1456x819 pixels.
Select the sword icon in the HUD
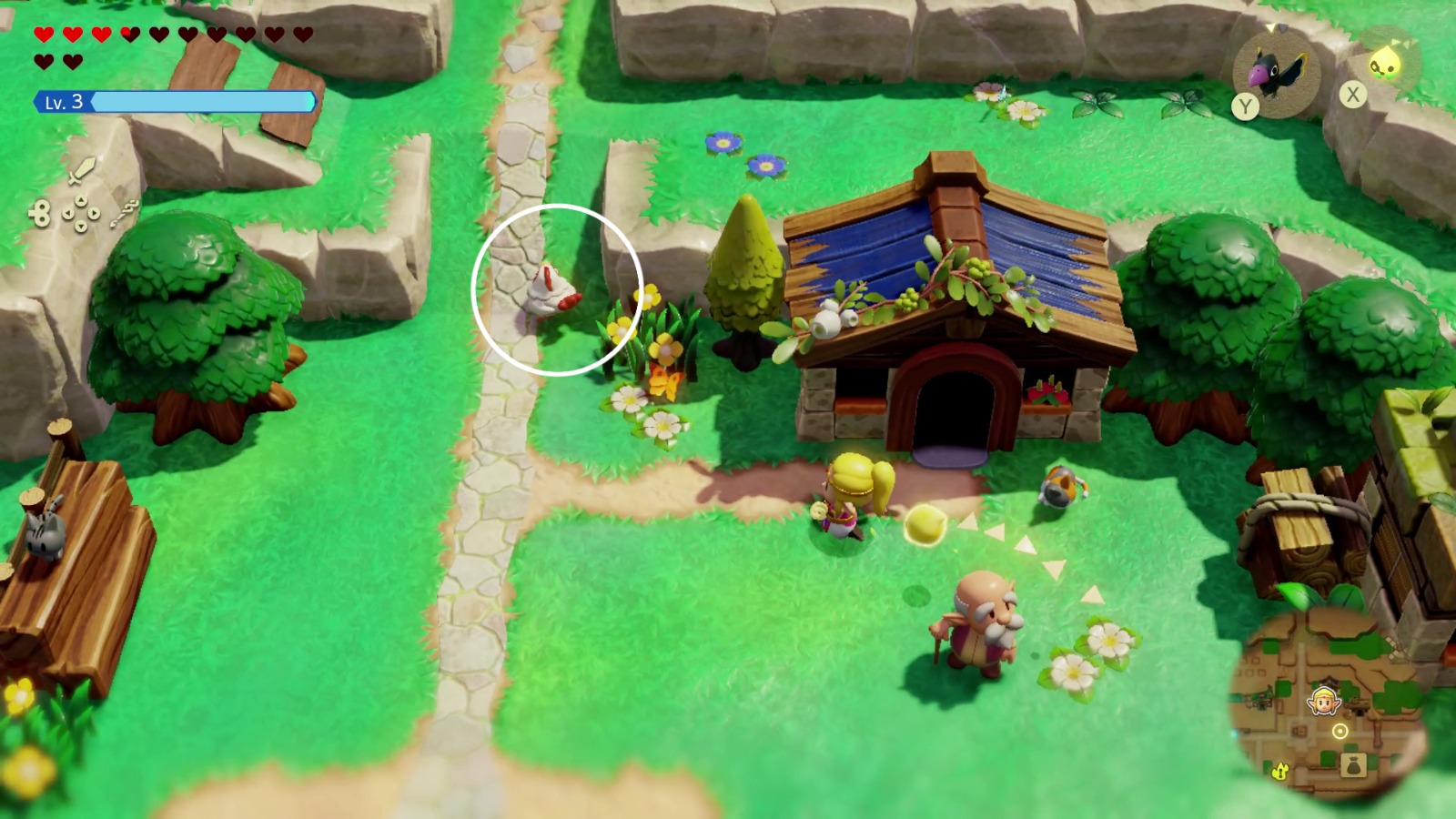click(x=82, y=170)
